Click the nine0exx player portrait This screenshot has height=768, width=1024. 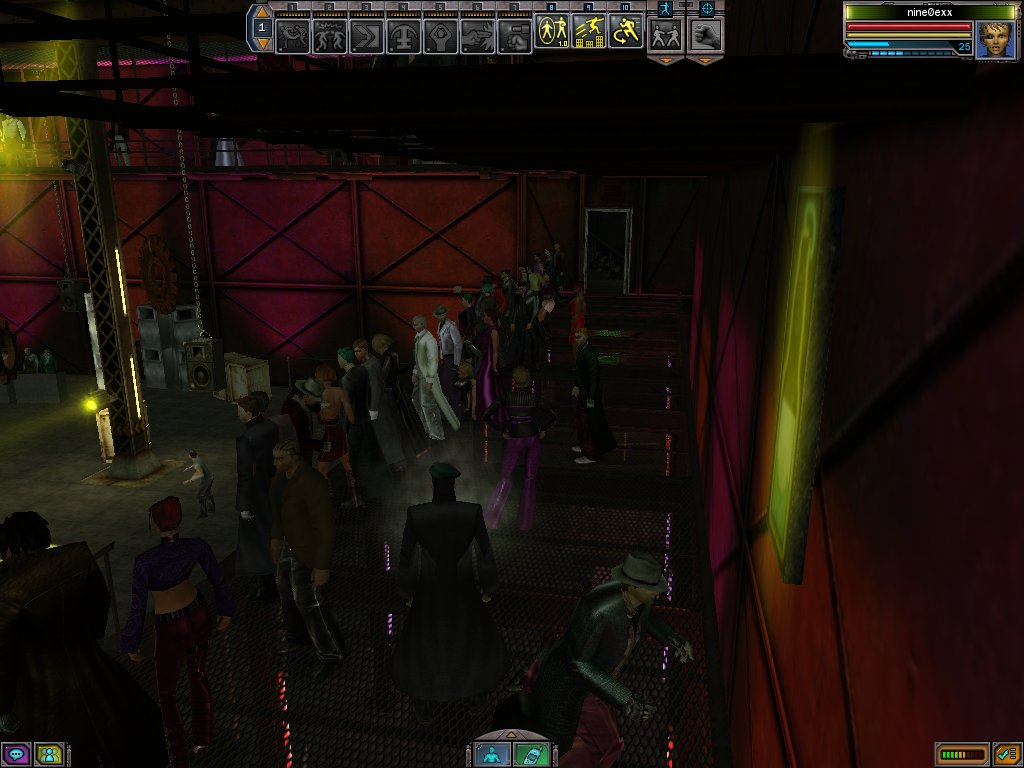[995, 40]
